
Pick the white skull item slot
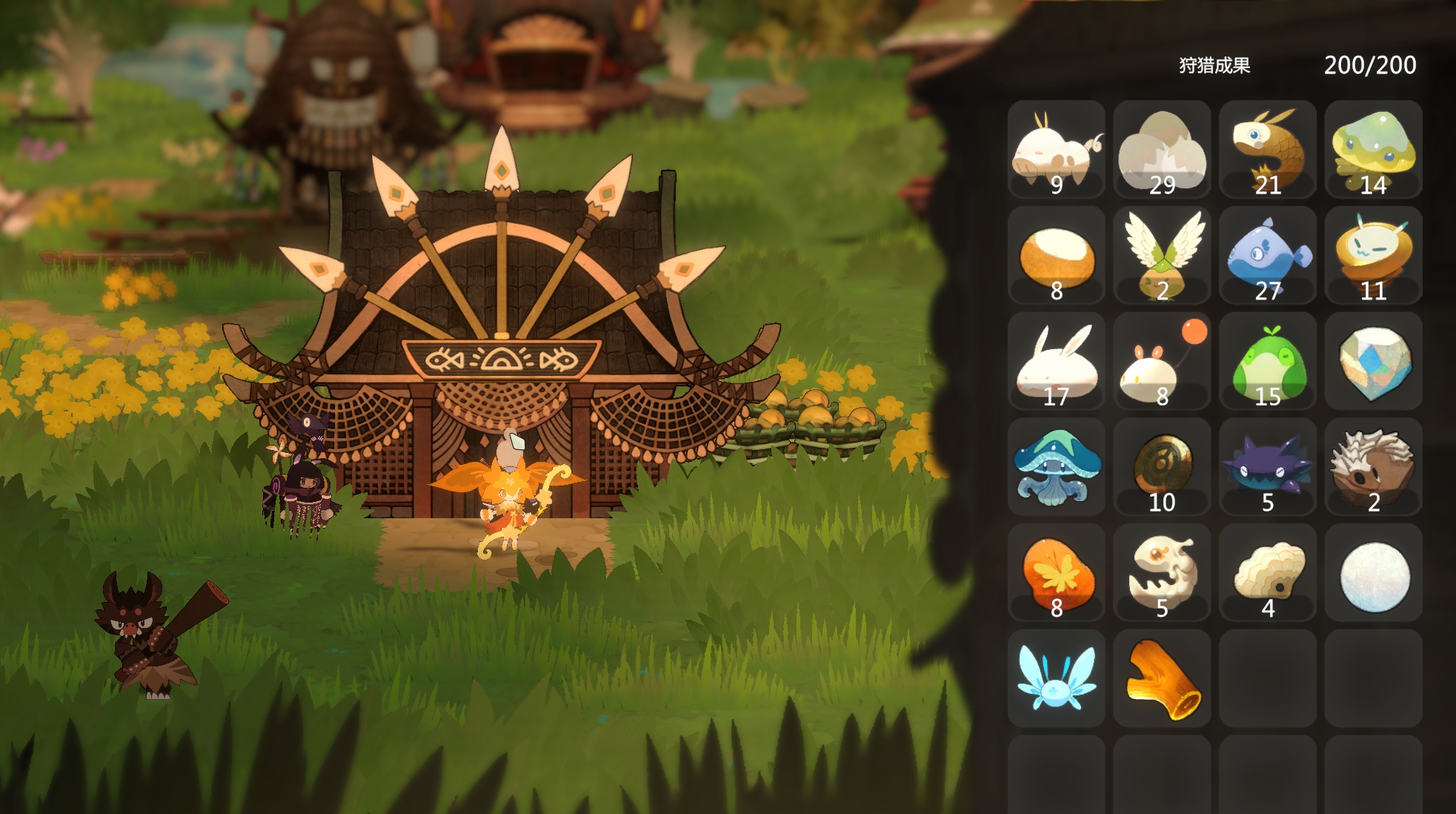coord(1162,573)
